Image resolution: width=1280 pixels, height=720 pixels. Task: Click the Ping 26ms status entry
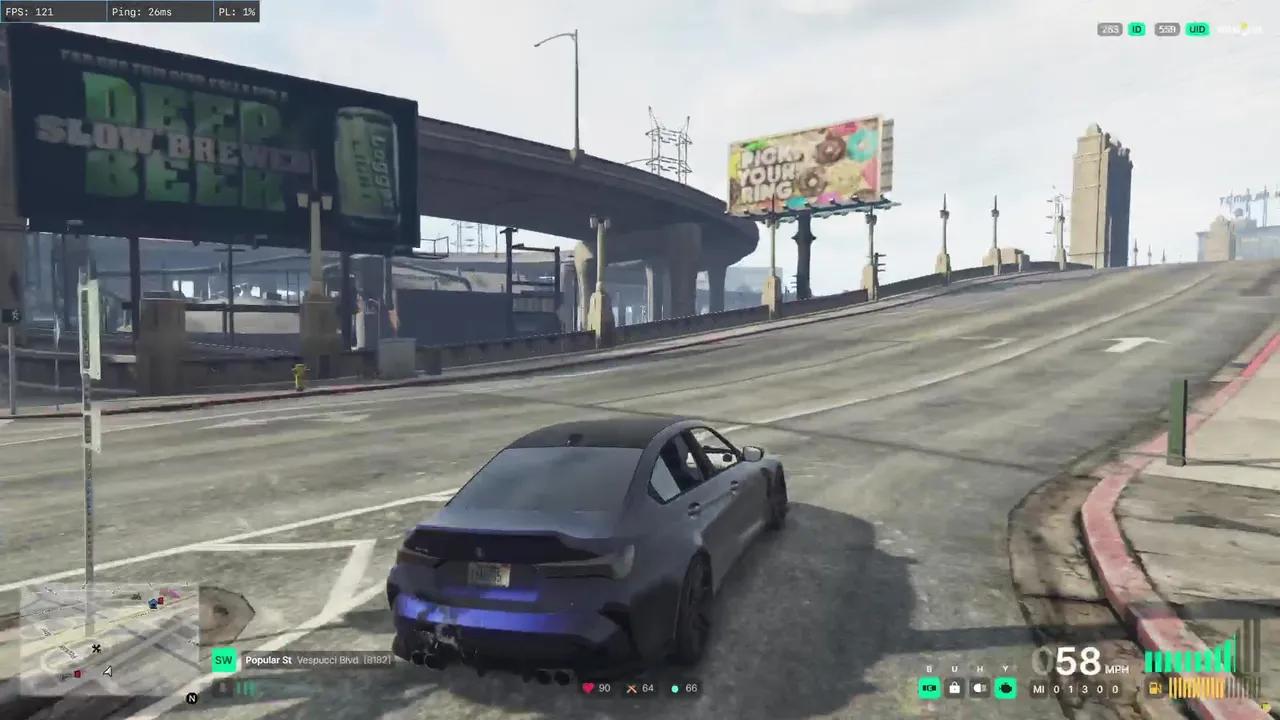(x=142, y=11)
